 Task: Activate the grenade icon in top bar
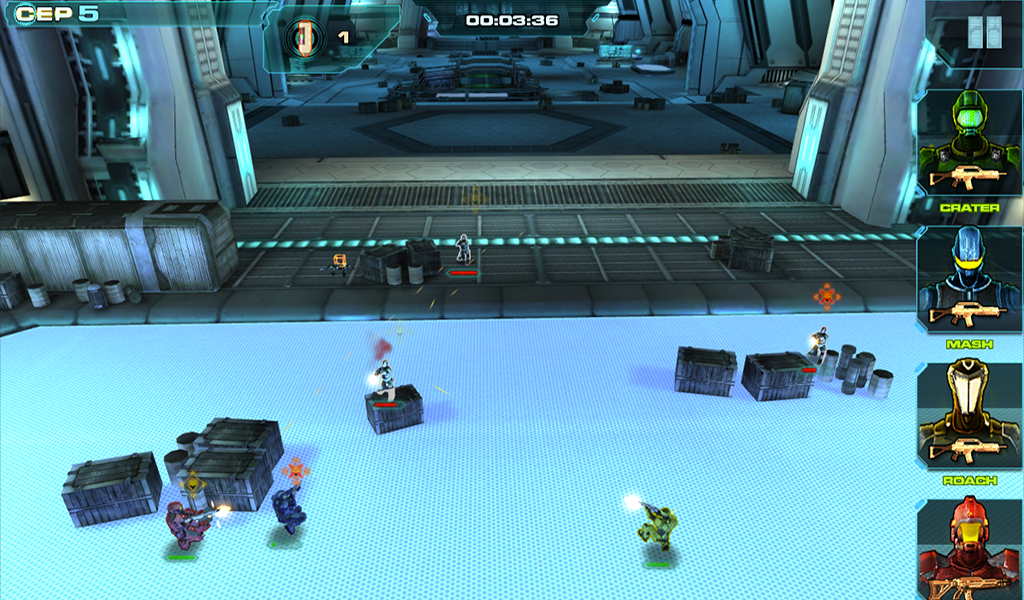302,37
